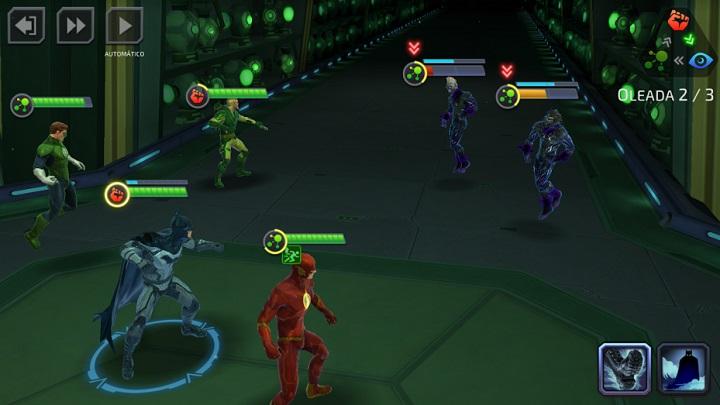Open the affinity chart with the blue eye icon
Image resolution: width=720 pixels, height=405 pixels.
pyautogui.click(x=701, y=60)
